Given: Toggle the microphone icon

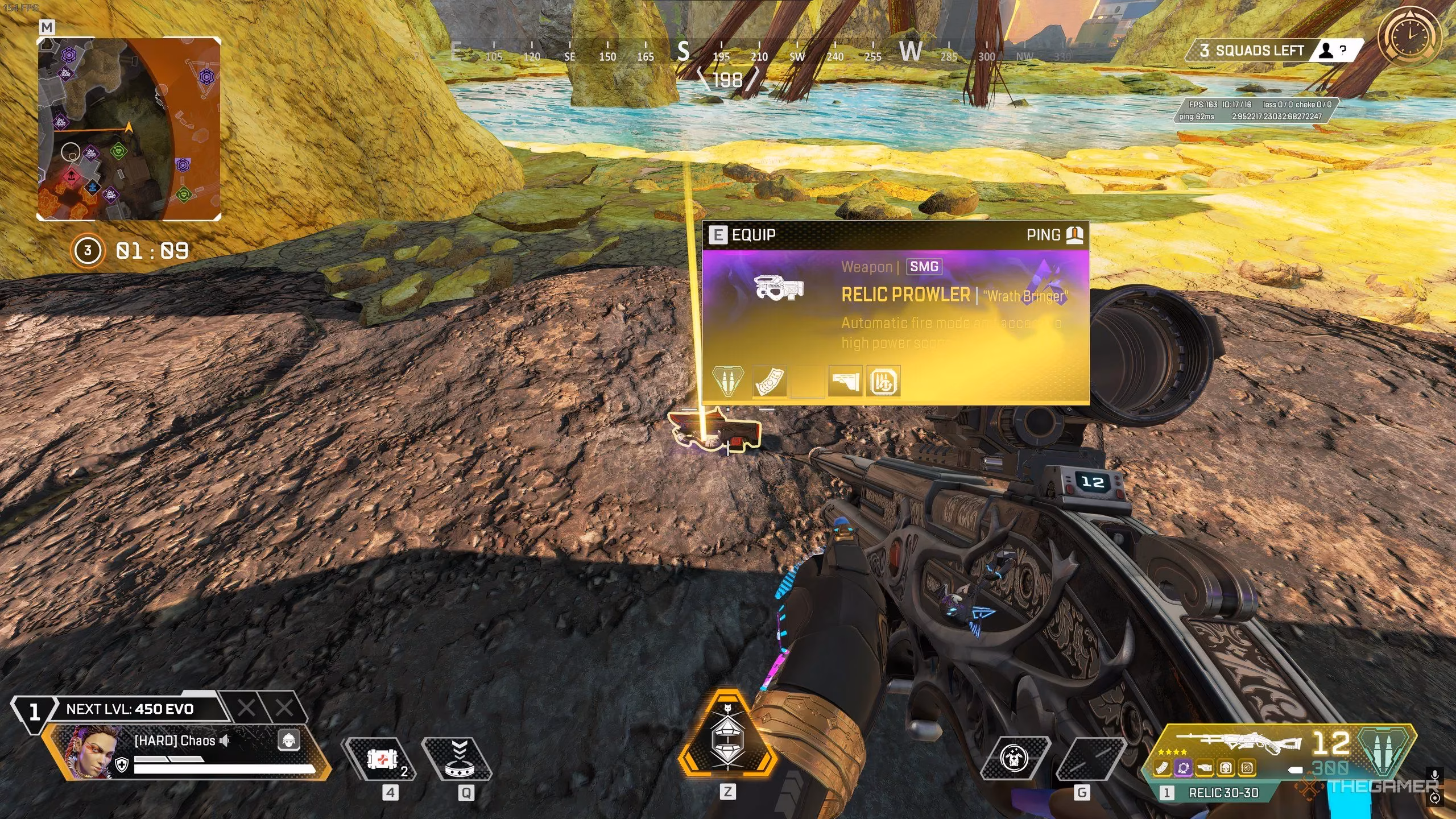Looking at the screenshot, I should click(x=1436, y=775).
